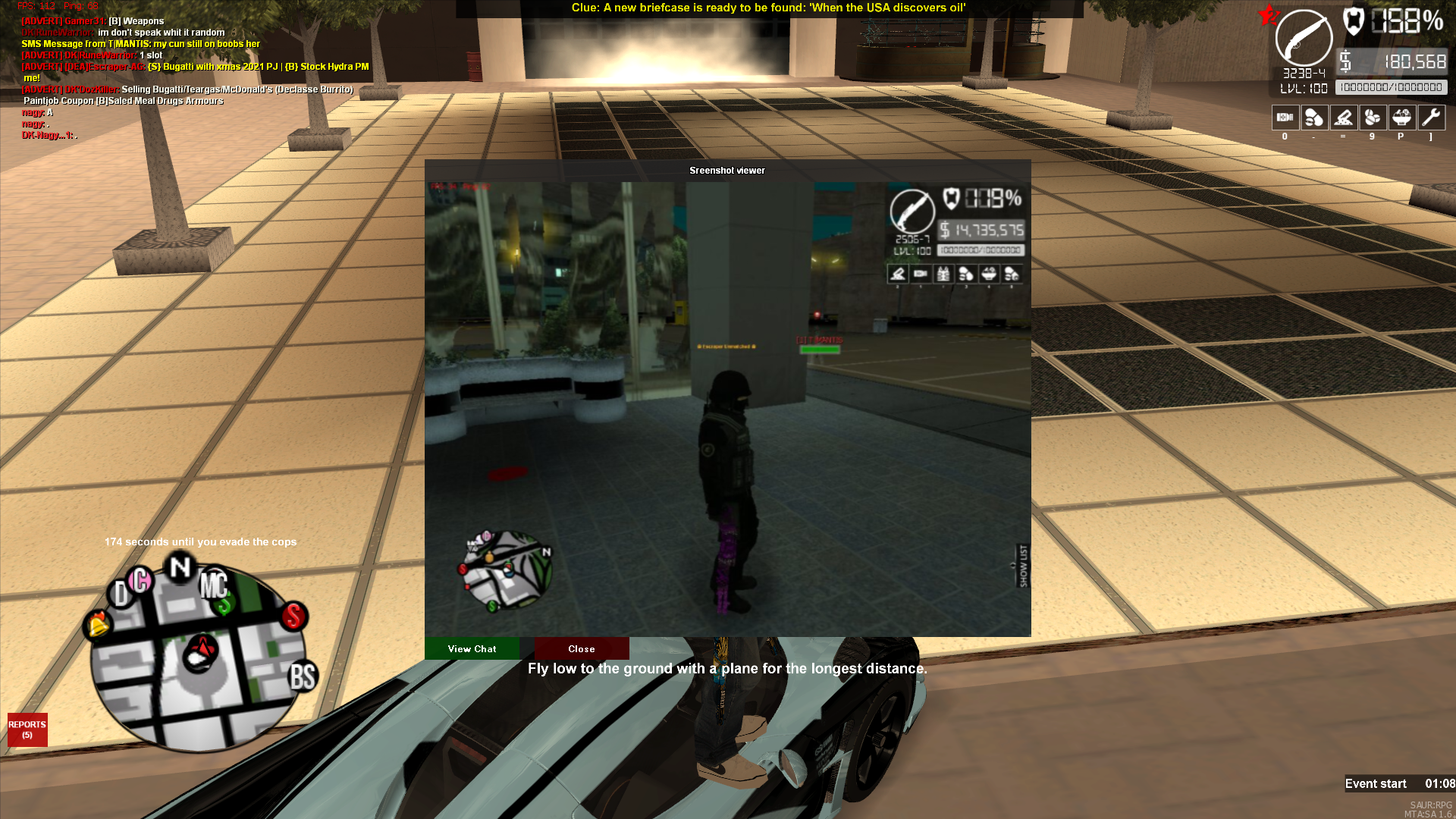Open the red Reports (5) panel
The width and height of the screenshot is (1456, 819).
pyautogui.click(x=27, y=730)
